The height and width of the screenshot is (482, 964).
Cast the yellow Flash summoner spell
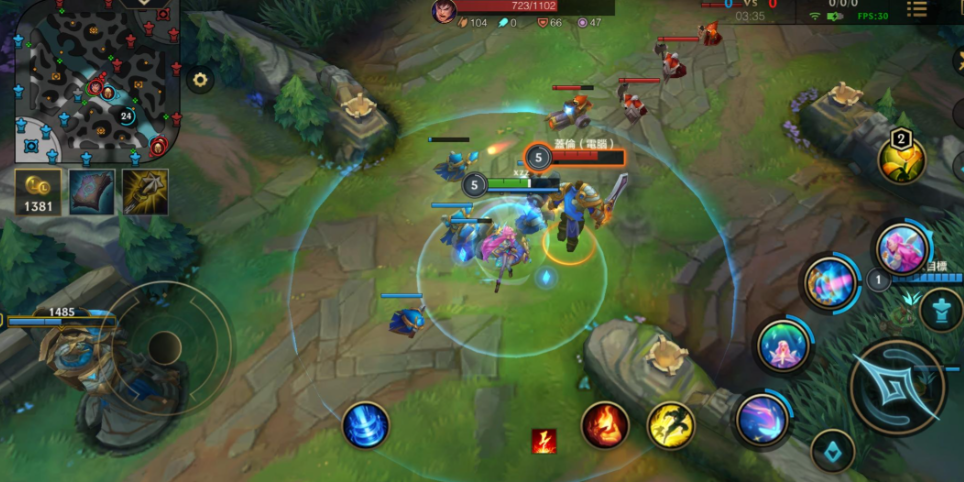(x=670, y=424)
